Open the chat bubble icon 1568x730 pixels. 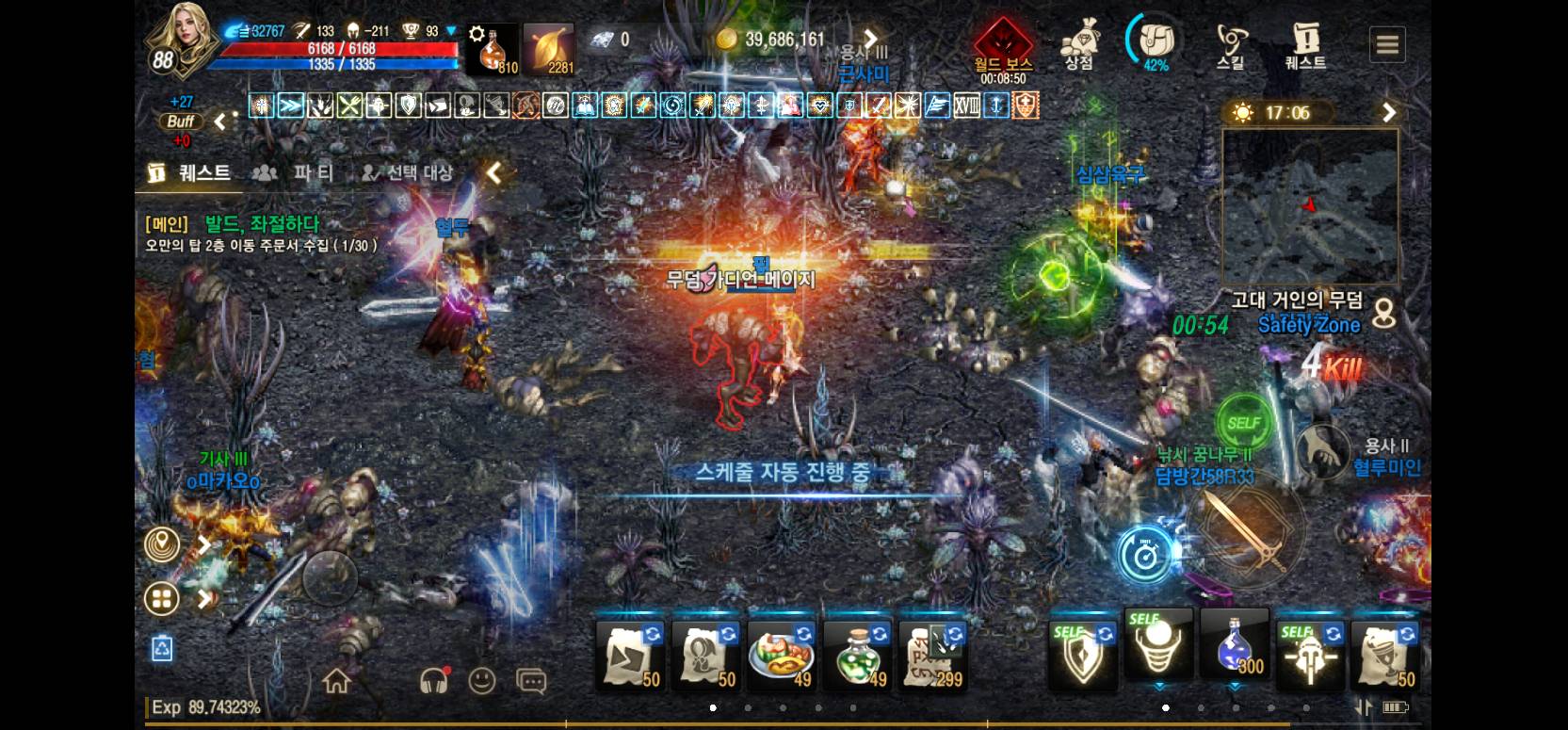(x=529, y=681)
